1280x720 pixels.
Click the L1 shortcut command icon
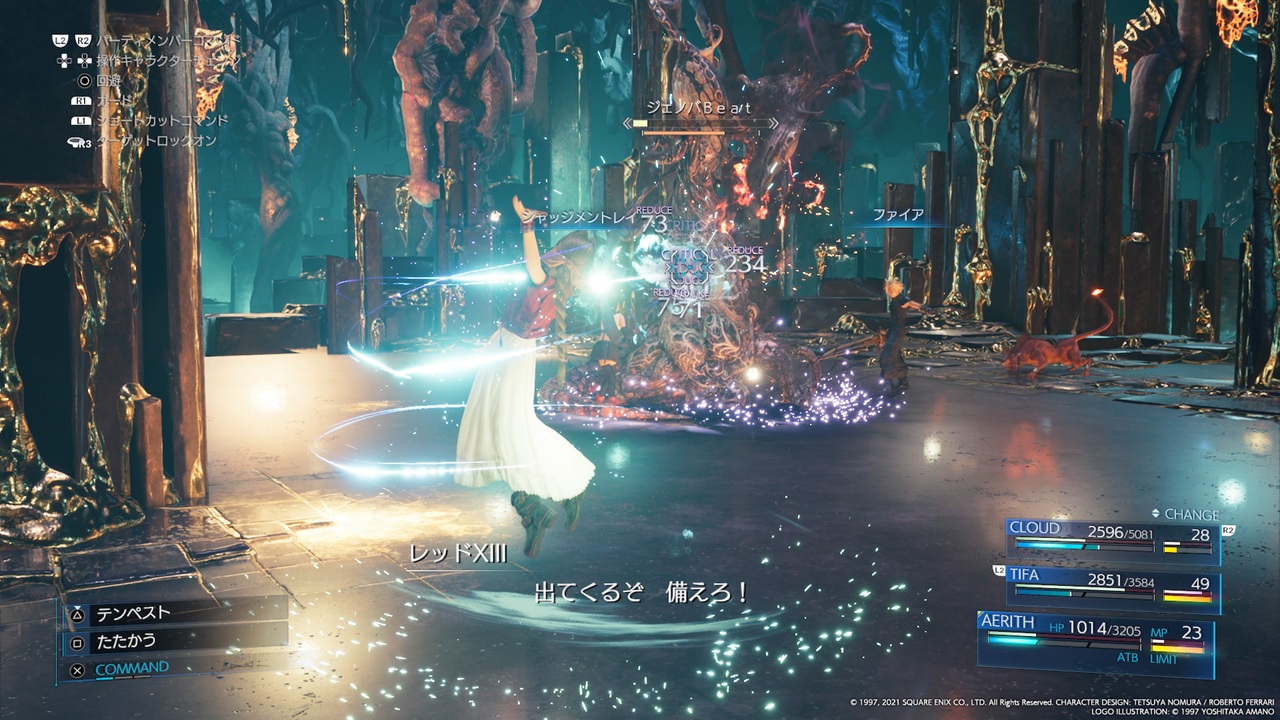tap(82, 120)
